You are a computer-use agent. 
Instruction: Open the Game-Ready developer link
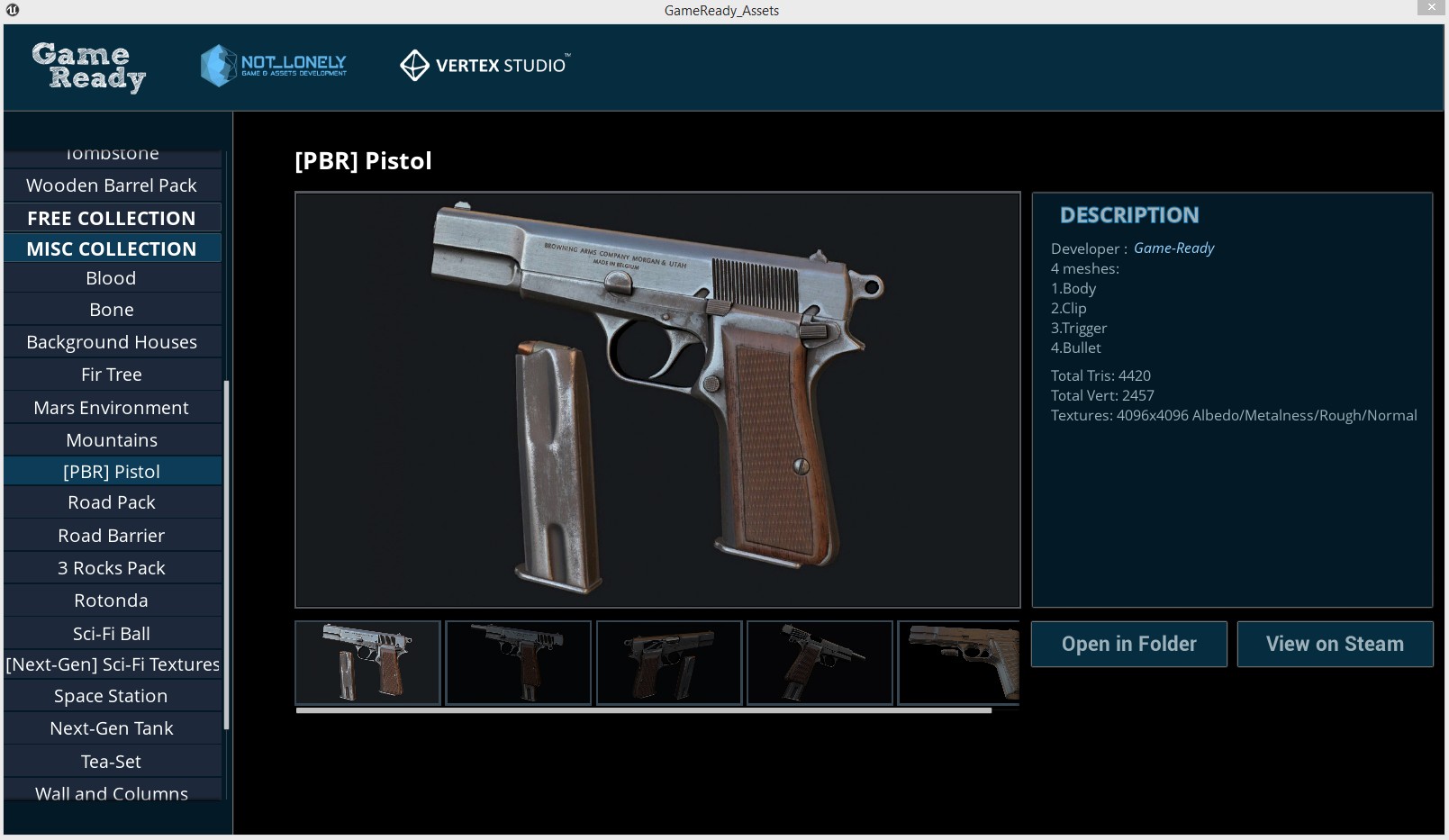pyautogui.click(x=1174, y=248)
